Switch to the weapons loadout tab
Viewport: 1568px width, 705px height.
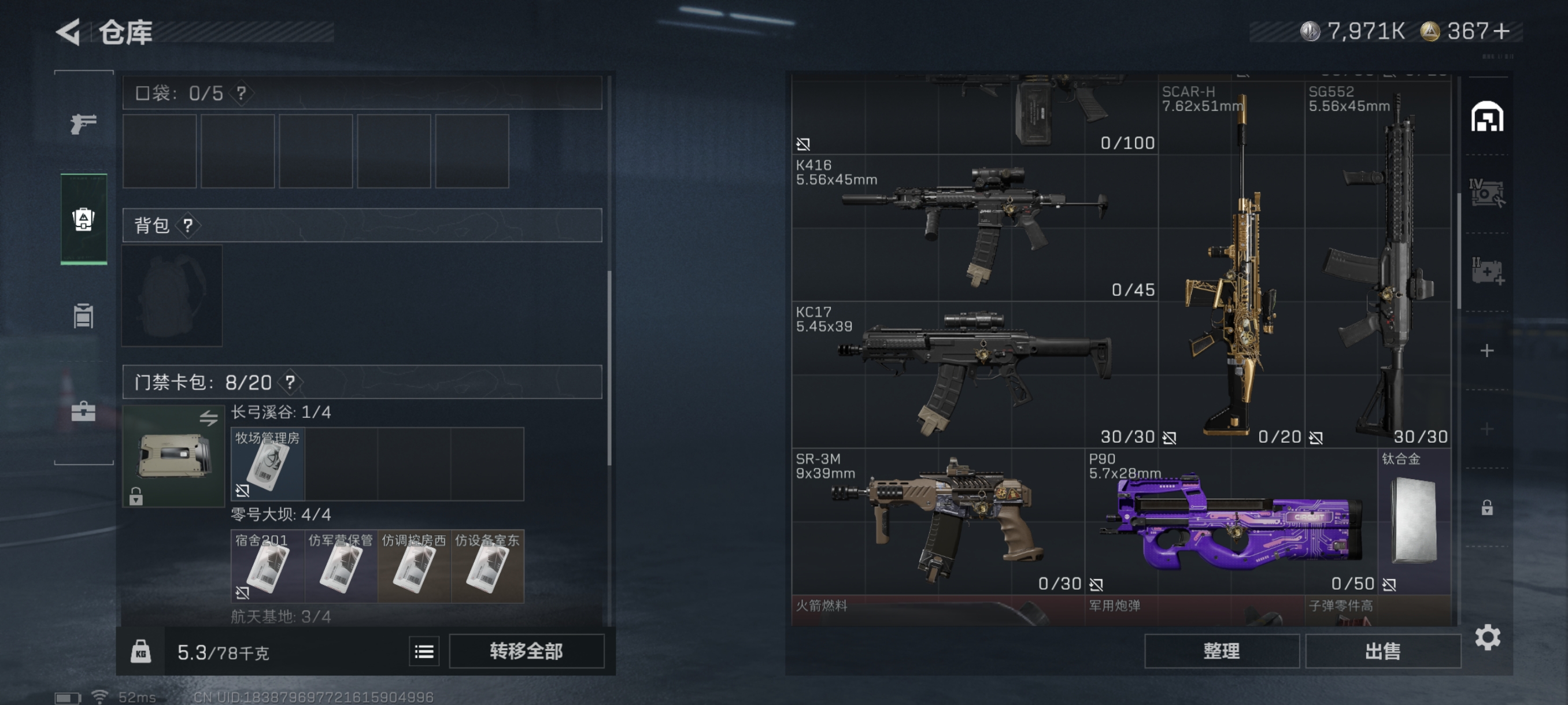[83, 124]
